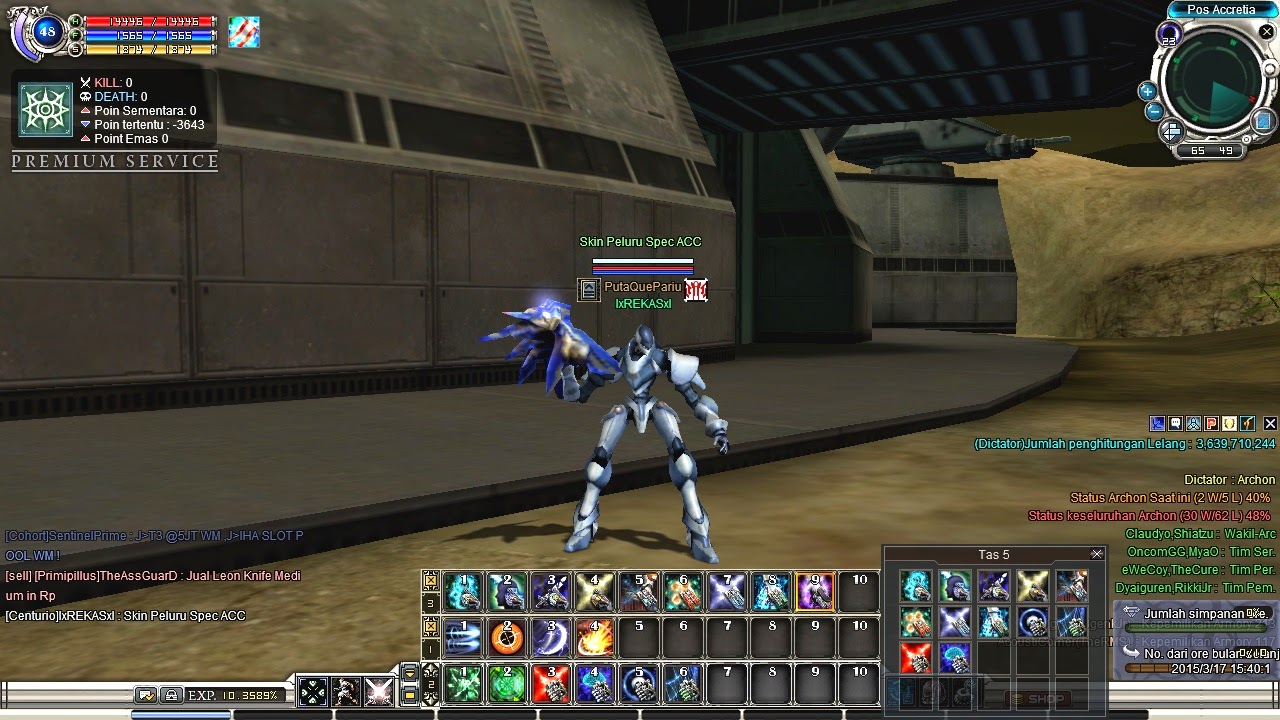Toggle the yellow square button beside the quickbar arrows

click(410, 695)
